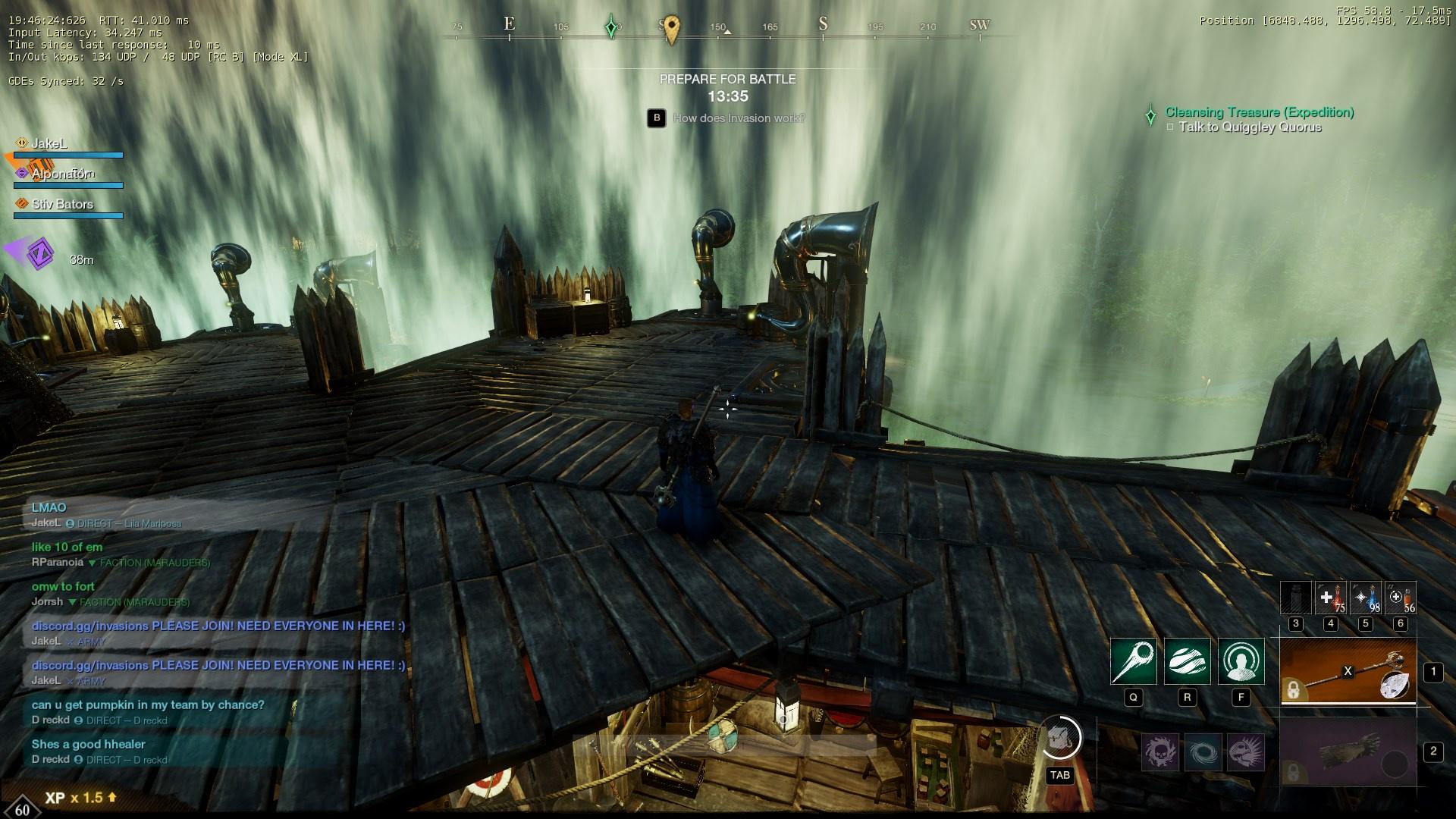Select the swirling vortex gauntlet ability
The height and width of the screenshot is (819, 1456).
(1203, 752)
